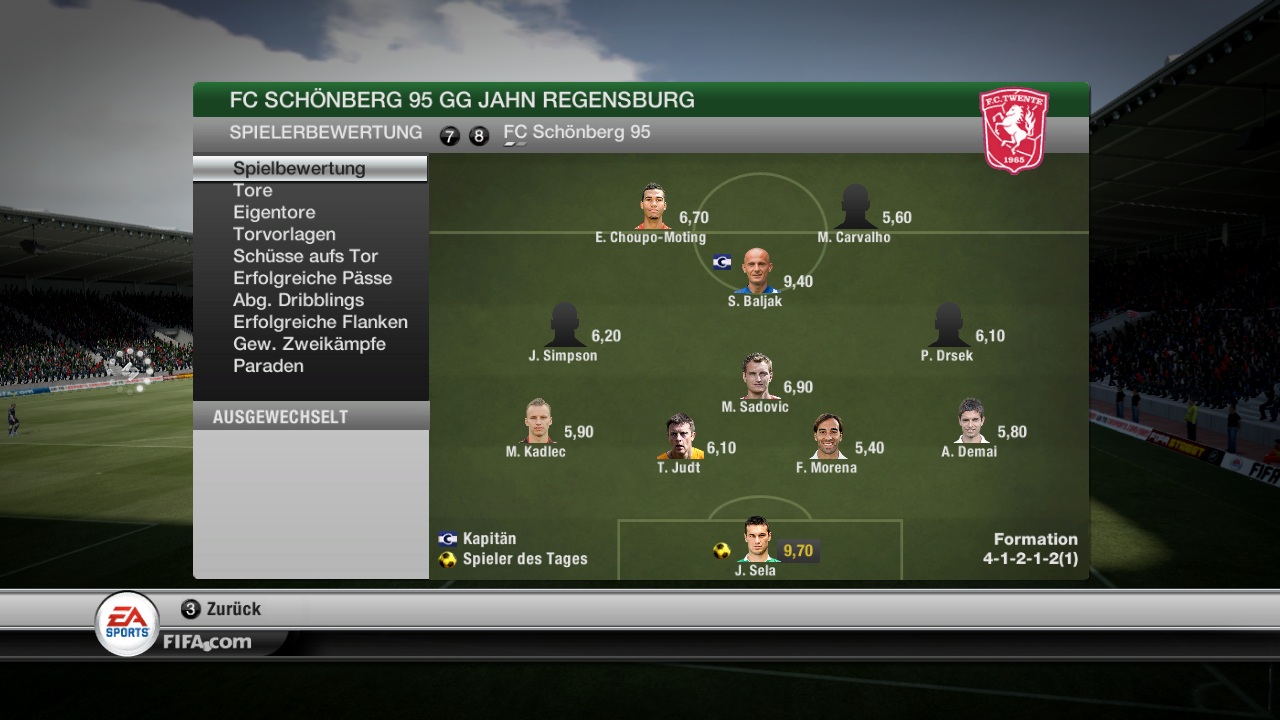This screenshot has width=1280, height=720.
Task: Select the Spielbewertung menu entry
Action: click(299, 168)
